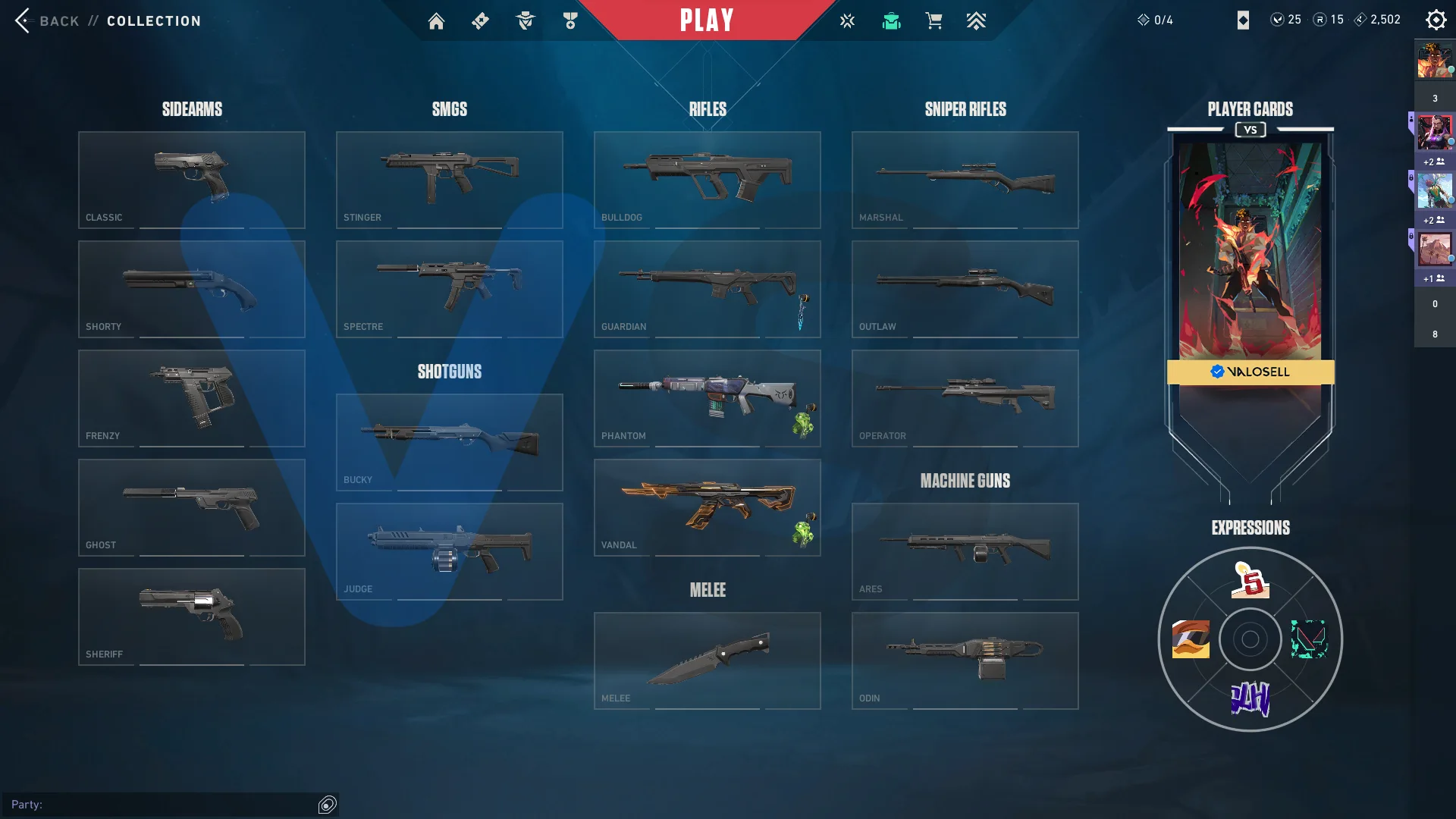This screenshot has width=1456, height=819.
Task: Open the settings gear icon
Action: [1436, 20]
